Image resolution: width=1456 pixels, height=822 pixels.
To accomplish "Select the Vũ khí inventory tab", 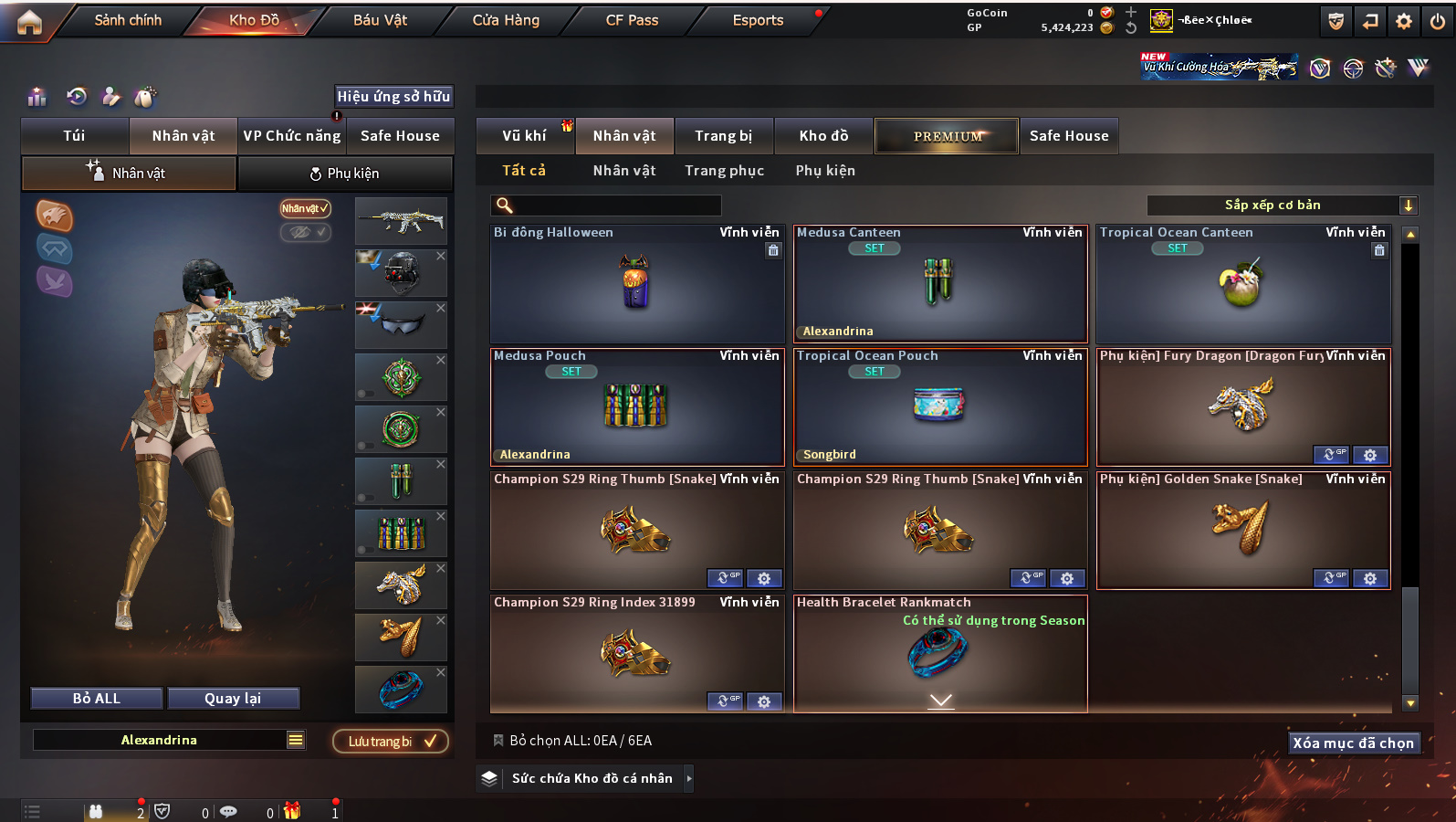I will pyautogui.click(x=524, y=136).
